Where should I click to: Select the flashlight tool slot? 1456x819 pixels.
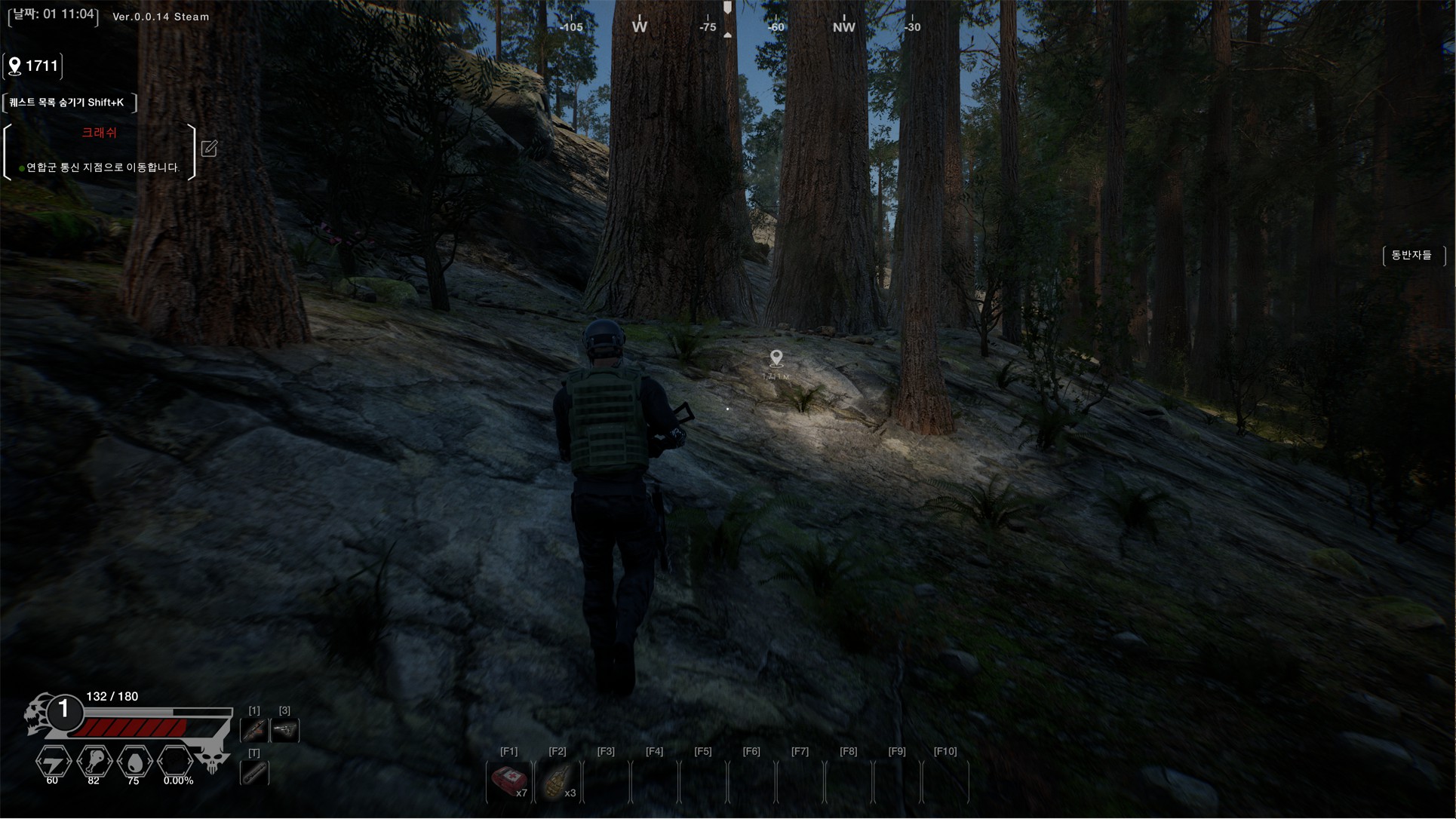coord(254,773)
